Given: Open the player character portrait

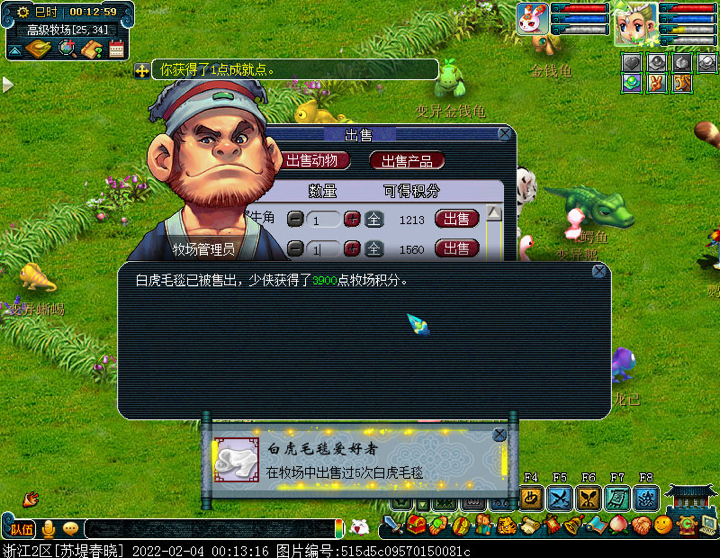Looking at the screenshot, I should click(x=635, y=20).
